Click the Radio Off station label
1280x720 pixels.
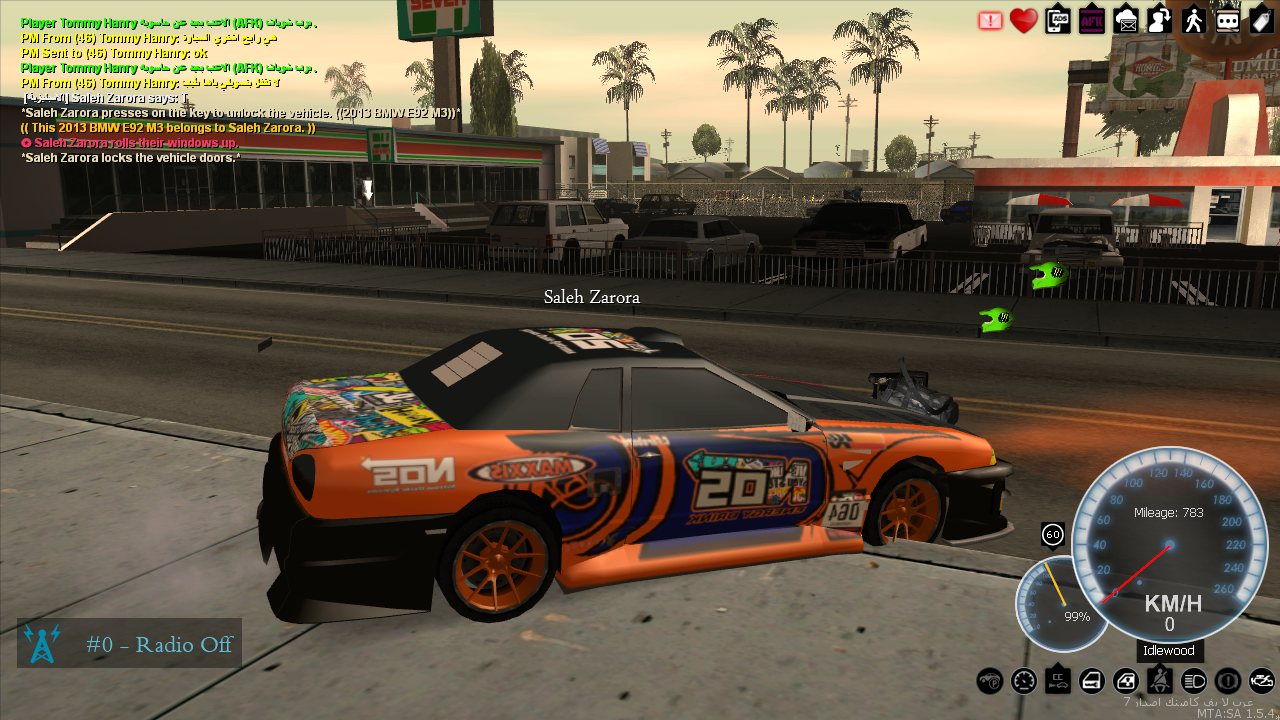pos(159,644)
